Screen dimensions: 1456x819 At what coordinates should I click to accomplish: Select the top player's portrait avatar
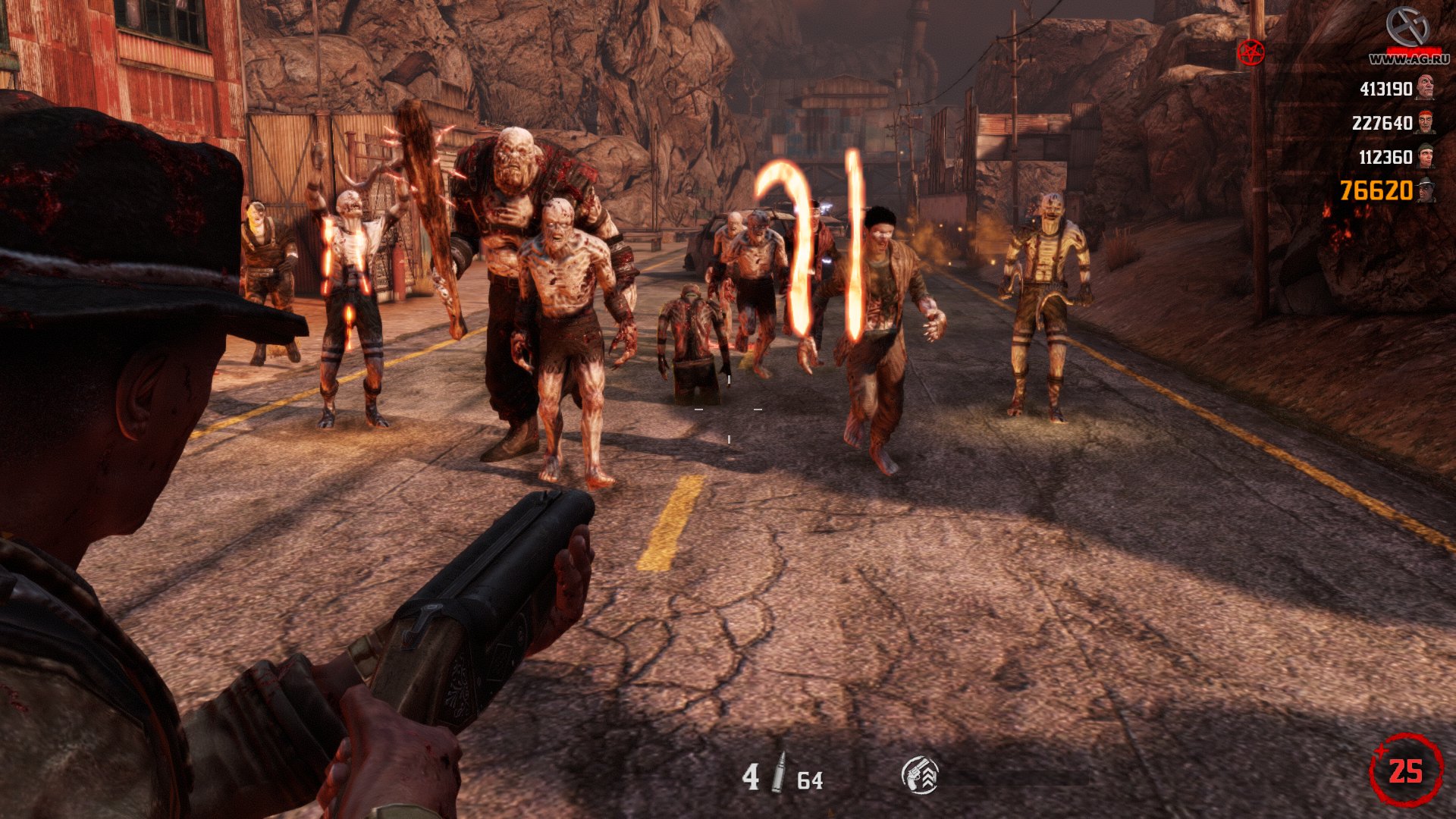click(x=1426, y=87)
